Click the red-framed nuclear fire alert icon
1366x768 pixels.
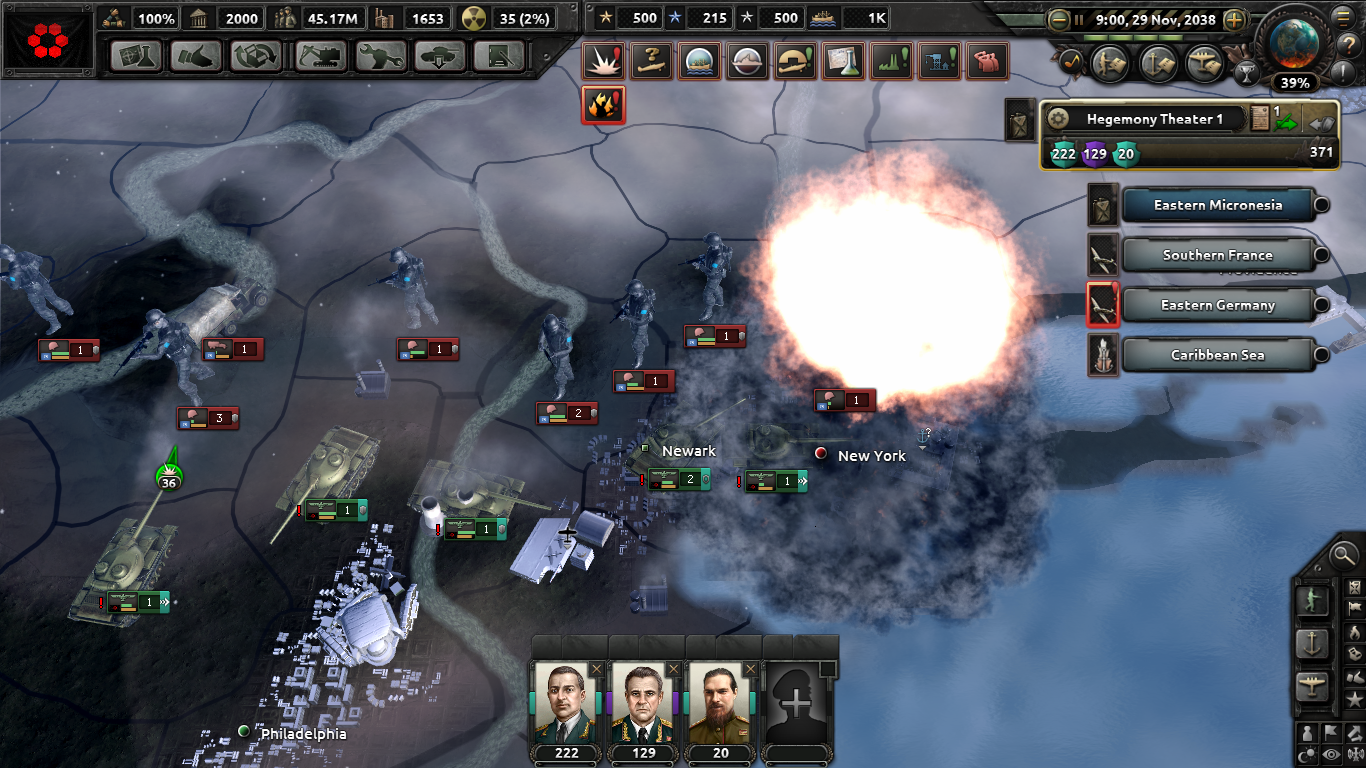(x=602, y=105)
